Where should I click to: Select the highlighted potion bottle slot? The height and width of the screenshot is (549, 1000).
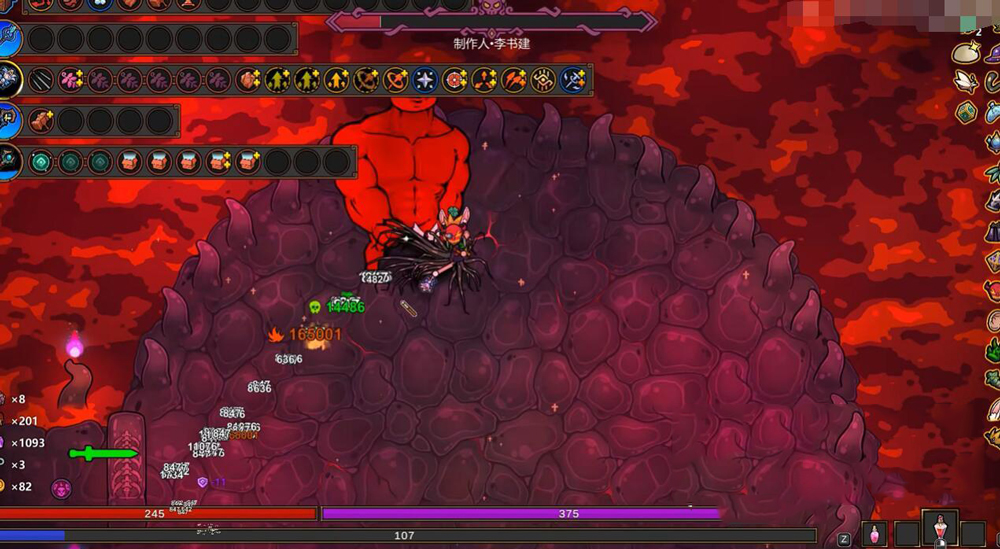pyautogui.click(x=939, y=527)
